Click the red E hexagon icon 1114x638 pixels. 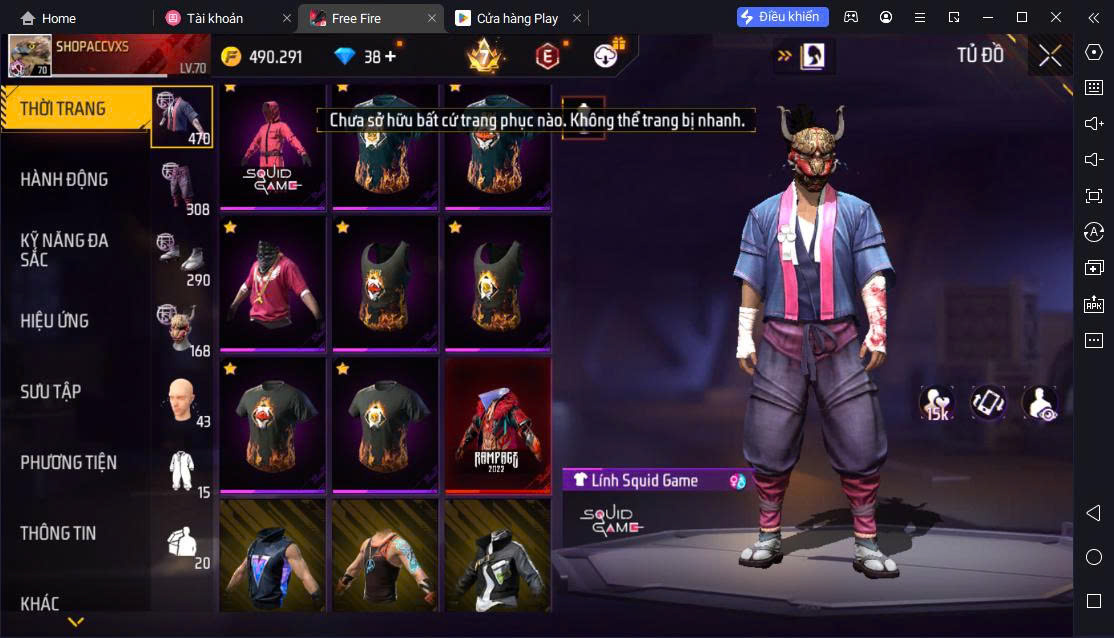(547, 57)
